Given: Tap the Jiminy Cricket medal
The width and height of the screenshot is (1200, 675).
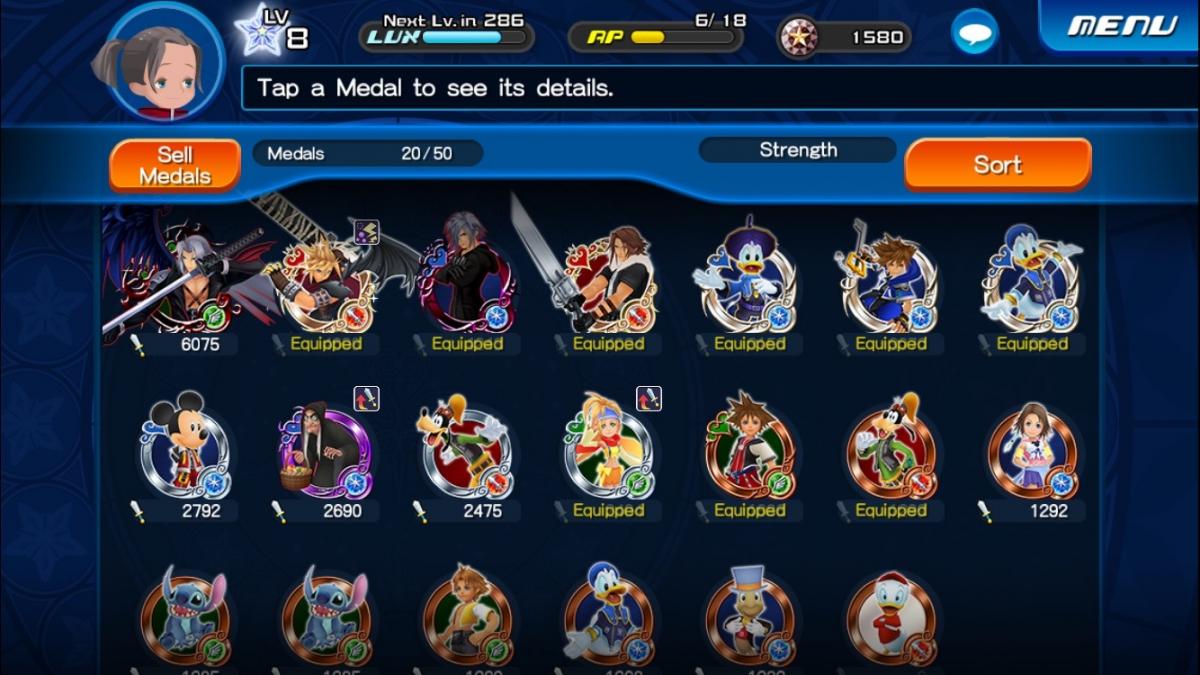Looking at the screenshot, I should pyautogui.click(x=749, y=615).
